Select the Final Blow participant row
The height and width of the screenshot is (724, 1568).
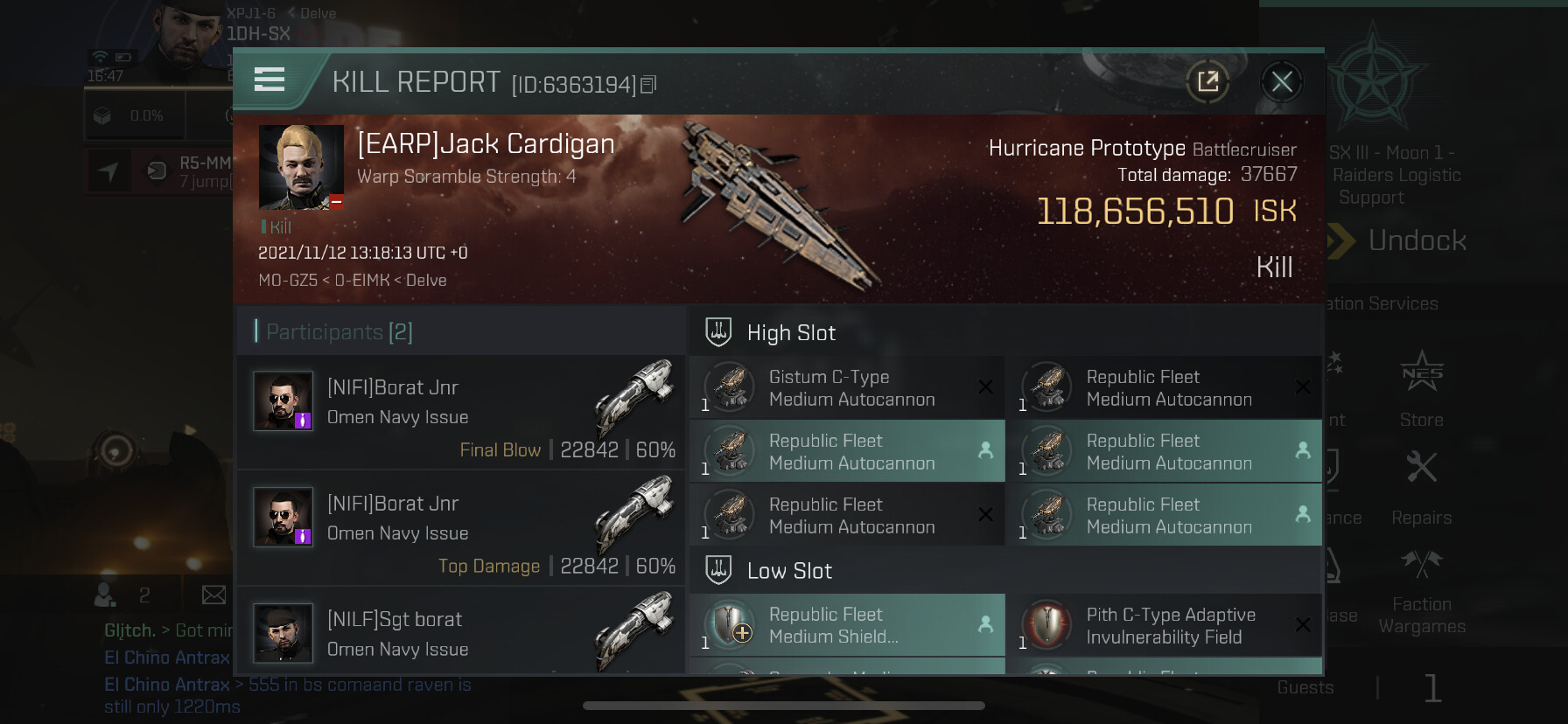pyautogui.click(x=461, y=412)
